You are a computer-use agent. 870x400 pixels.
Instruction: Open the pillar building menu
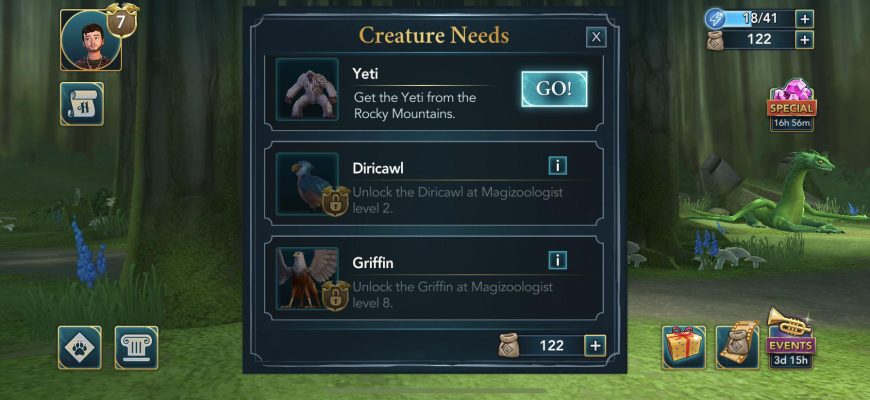point(136,347)
